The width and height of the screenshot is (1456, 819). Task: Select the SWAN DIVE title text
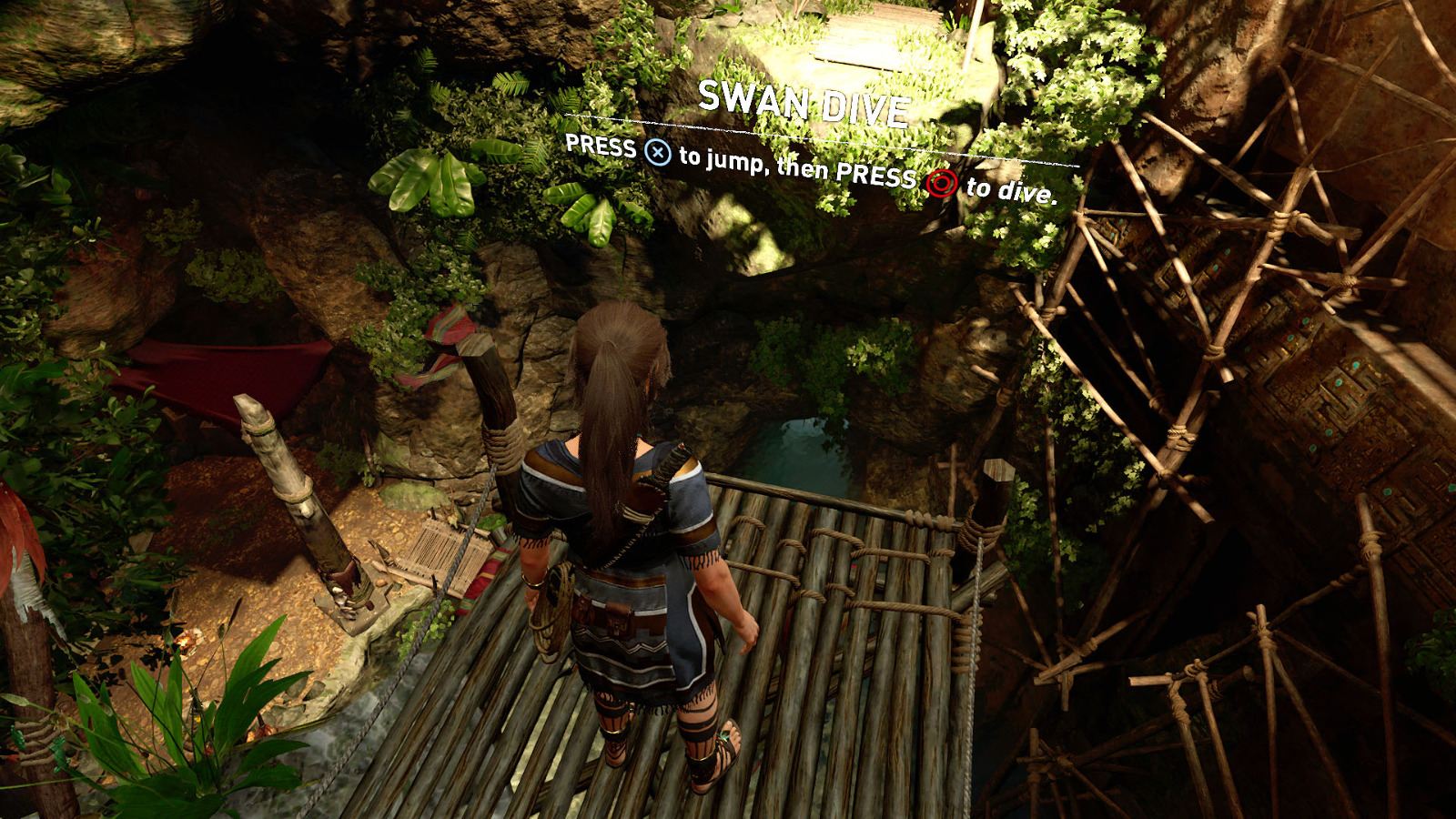click(x=804, y=103)
